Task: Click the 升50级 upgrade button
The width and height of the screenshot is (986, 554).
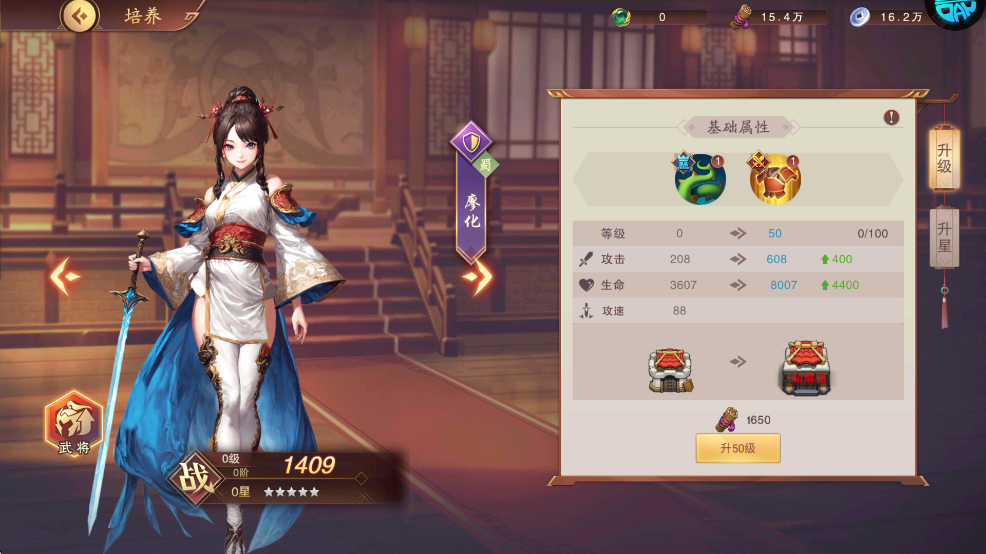Action: pyautogui.click(x=738, y=448)
